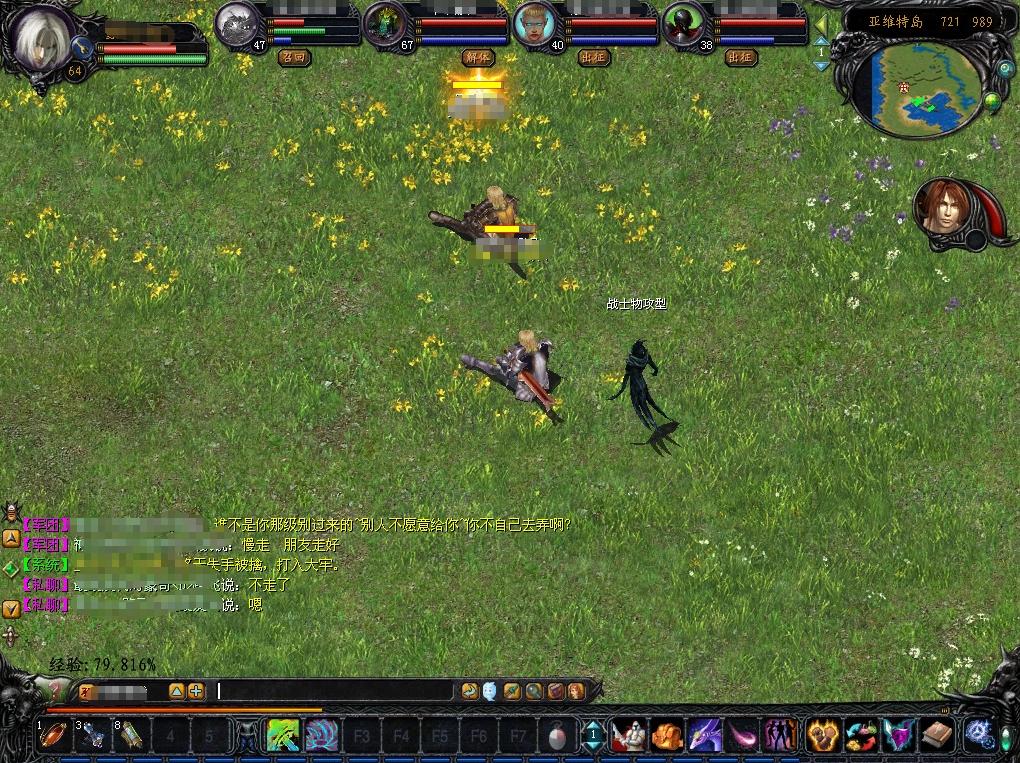This screenshot has height=763, width=1020.
Task: Select the red-haired character portrait below the minimap
Action: (x=940, y=210)
